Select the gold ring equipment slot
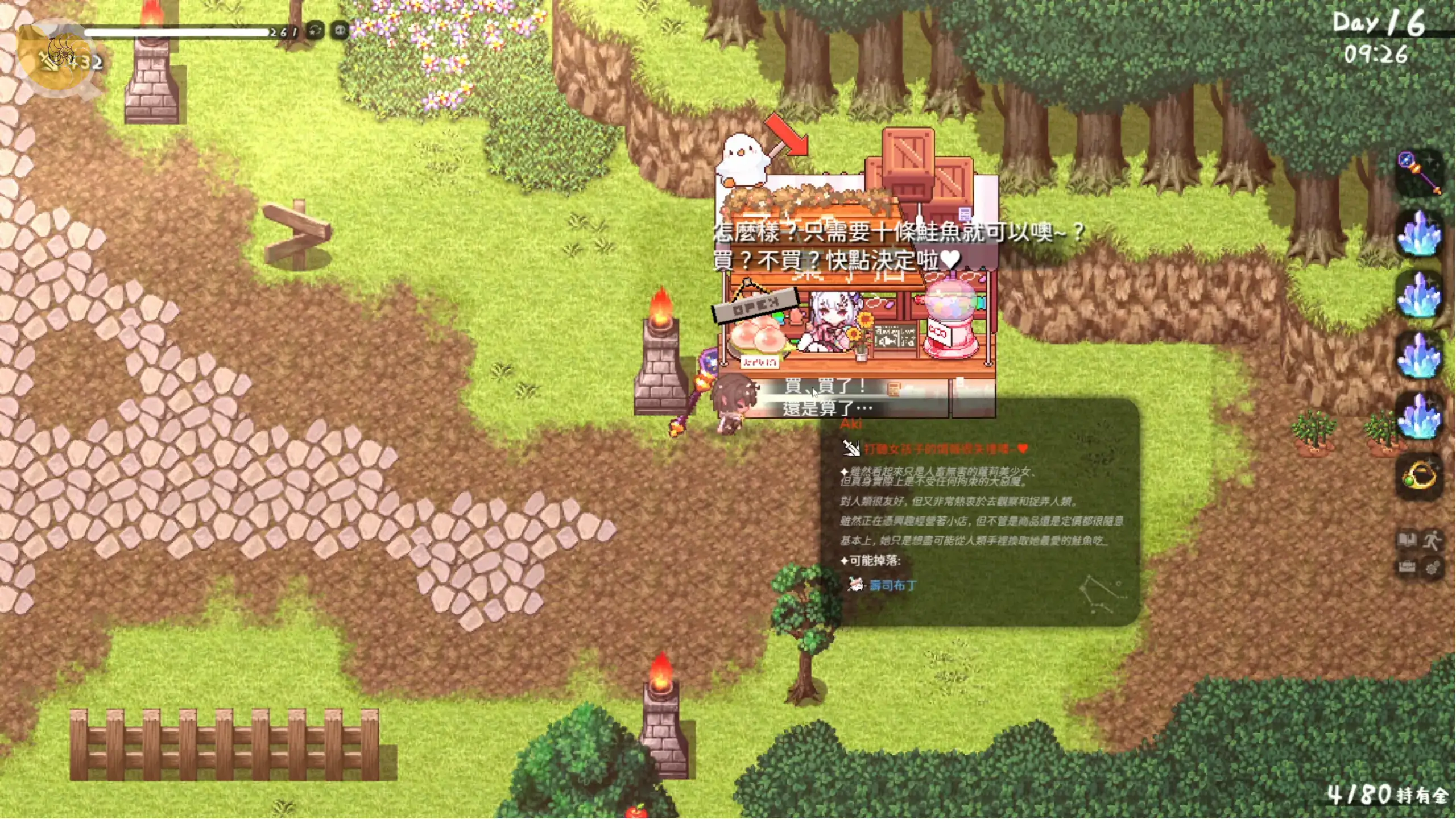The image size is (1456, 819). 1419,475
